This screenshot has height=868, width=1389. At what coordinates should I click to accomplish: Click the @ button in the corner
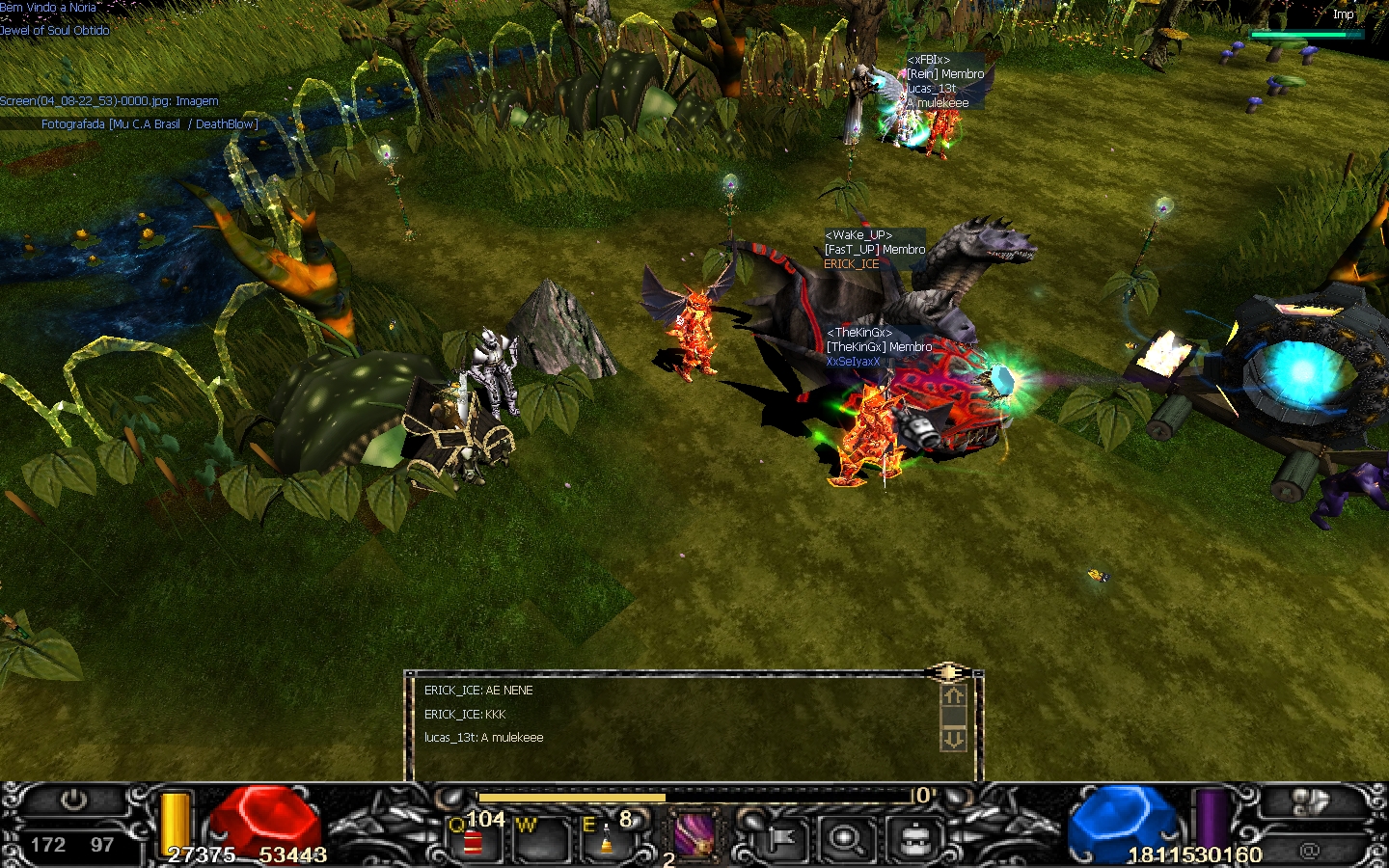point(1309,851)
